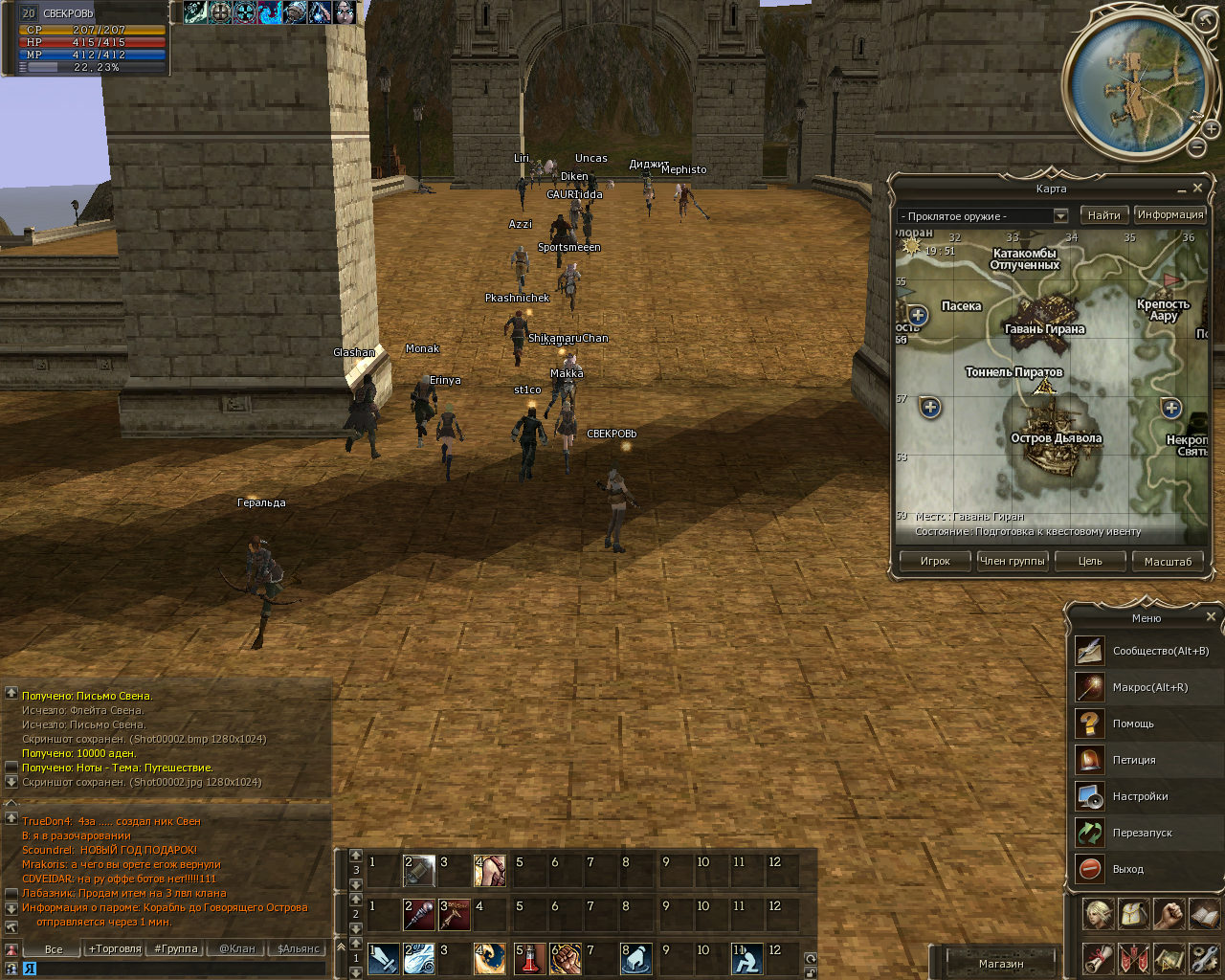Open the Макрос (Alt+R) macro entry
1225x980 pixels.
(1149, 687)
